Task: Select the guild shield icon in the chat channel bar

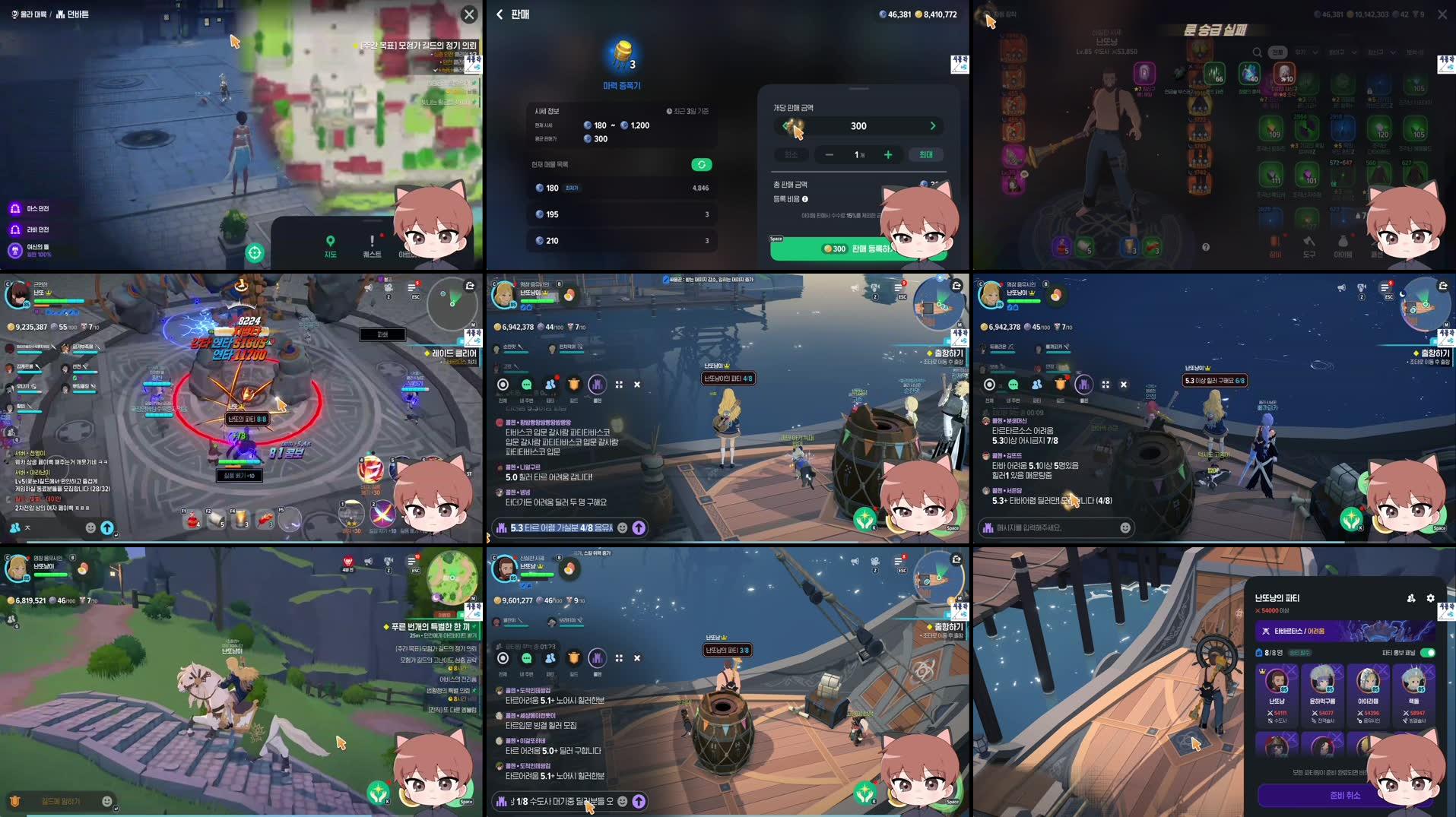Action: click(x=573, y=385)
